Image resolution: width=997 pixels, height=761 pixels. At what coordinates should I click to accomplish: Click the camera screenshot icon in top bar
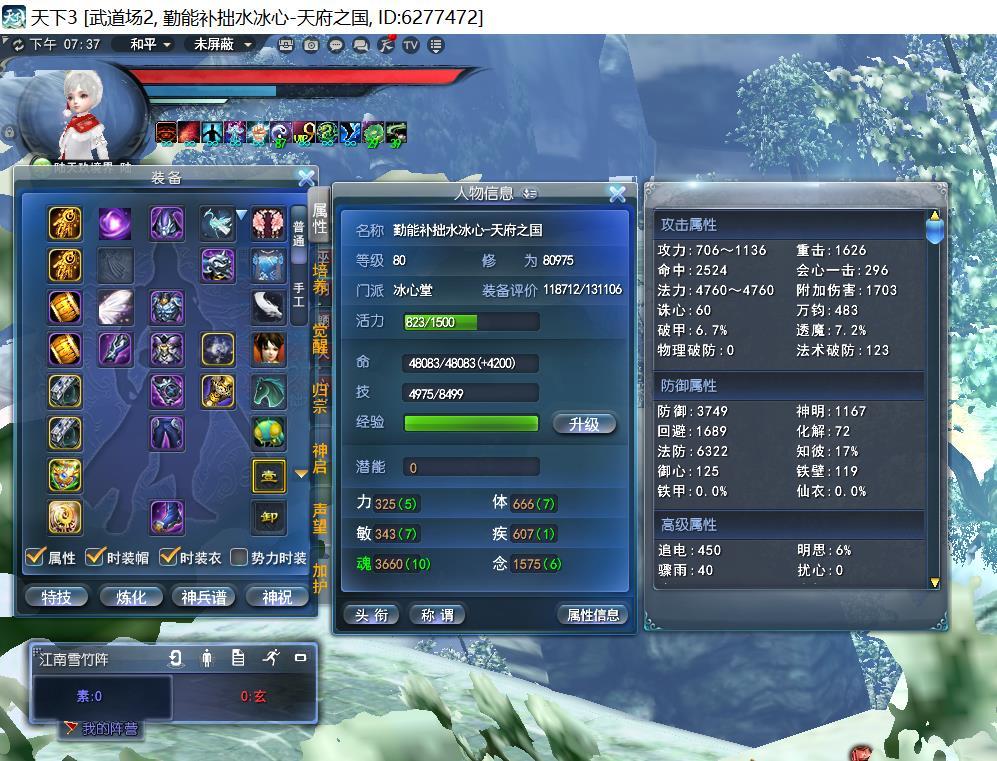tap(312, 45)
